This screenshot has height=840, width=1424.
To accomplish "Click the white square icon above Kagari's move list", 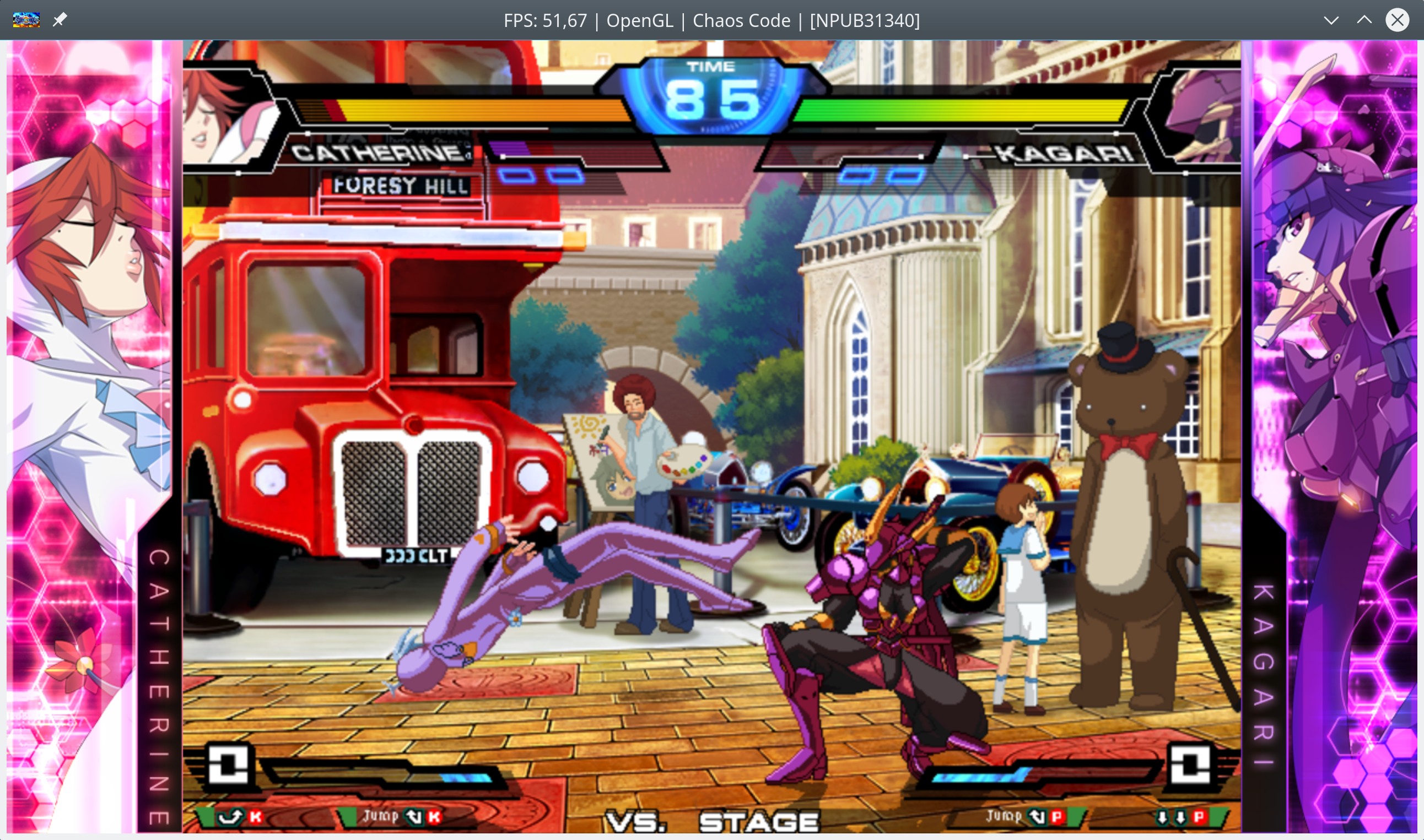I will (x=1190, y=765).
